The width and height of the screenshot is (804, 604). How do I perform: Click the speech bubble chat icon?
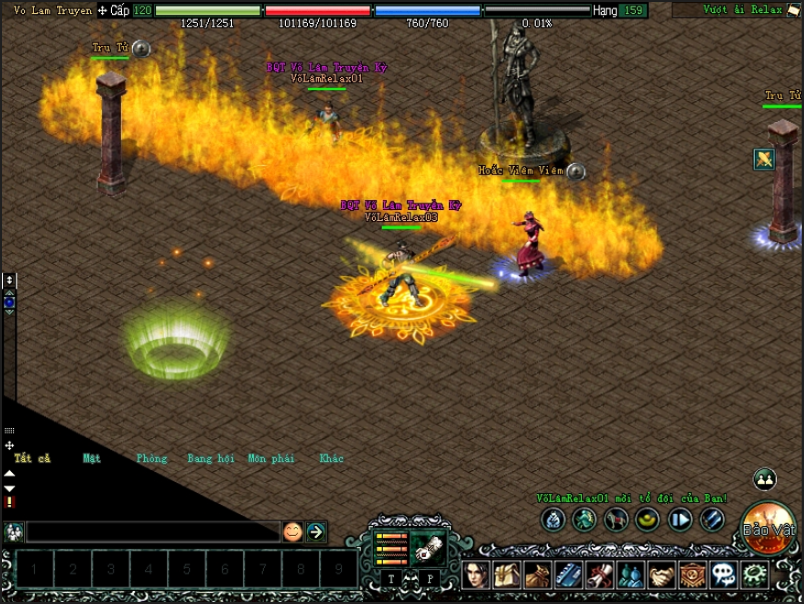pos(723,575)
